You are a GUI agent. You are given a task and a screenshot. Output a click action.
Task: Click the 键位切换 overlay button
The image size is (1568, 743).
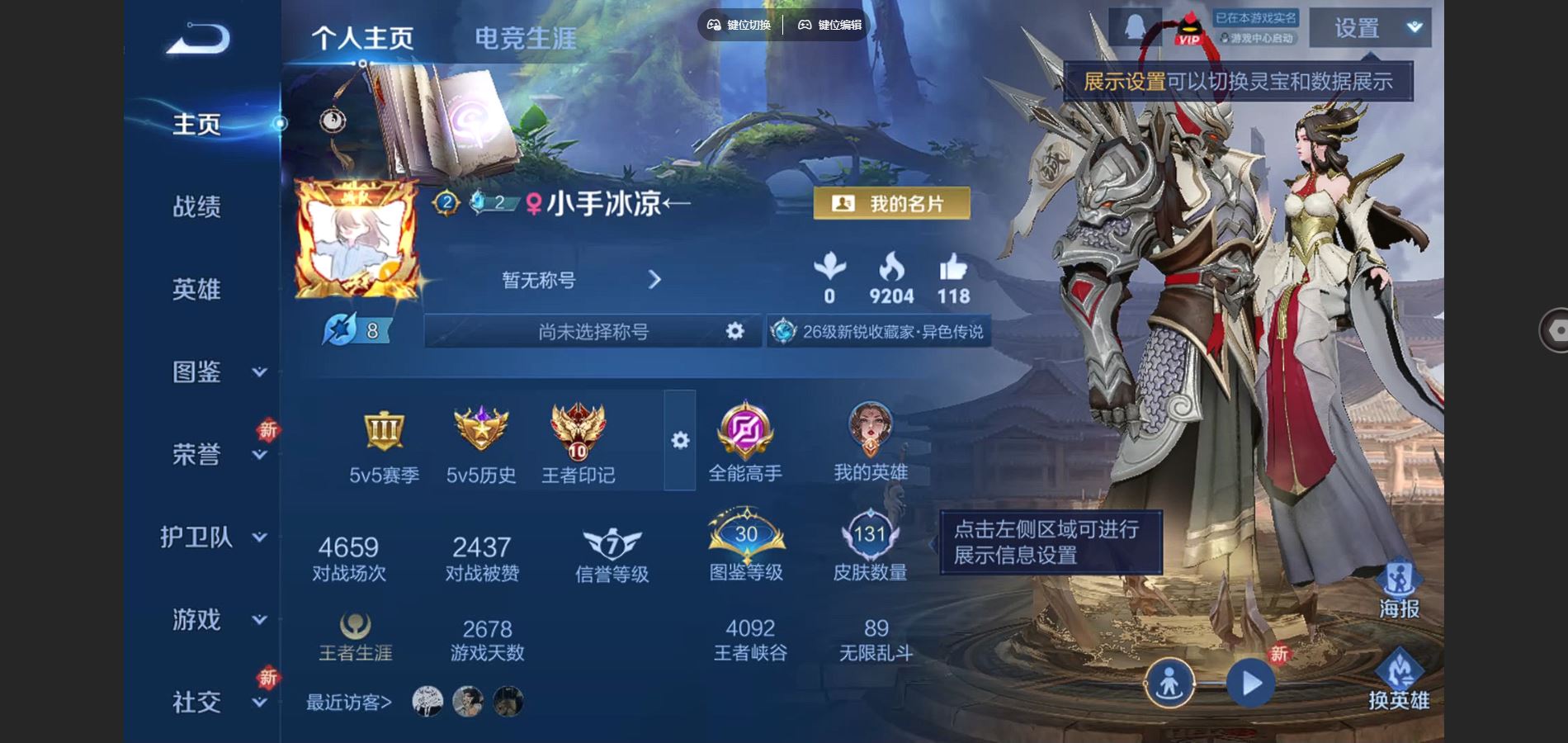739,25
